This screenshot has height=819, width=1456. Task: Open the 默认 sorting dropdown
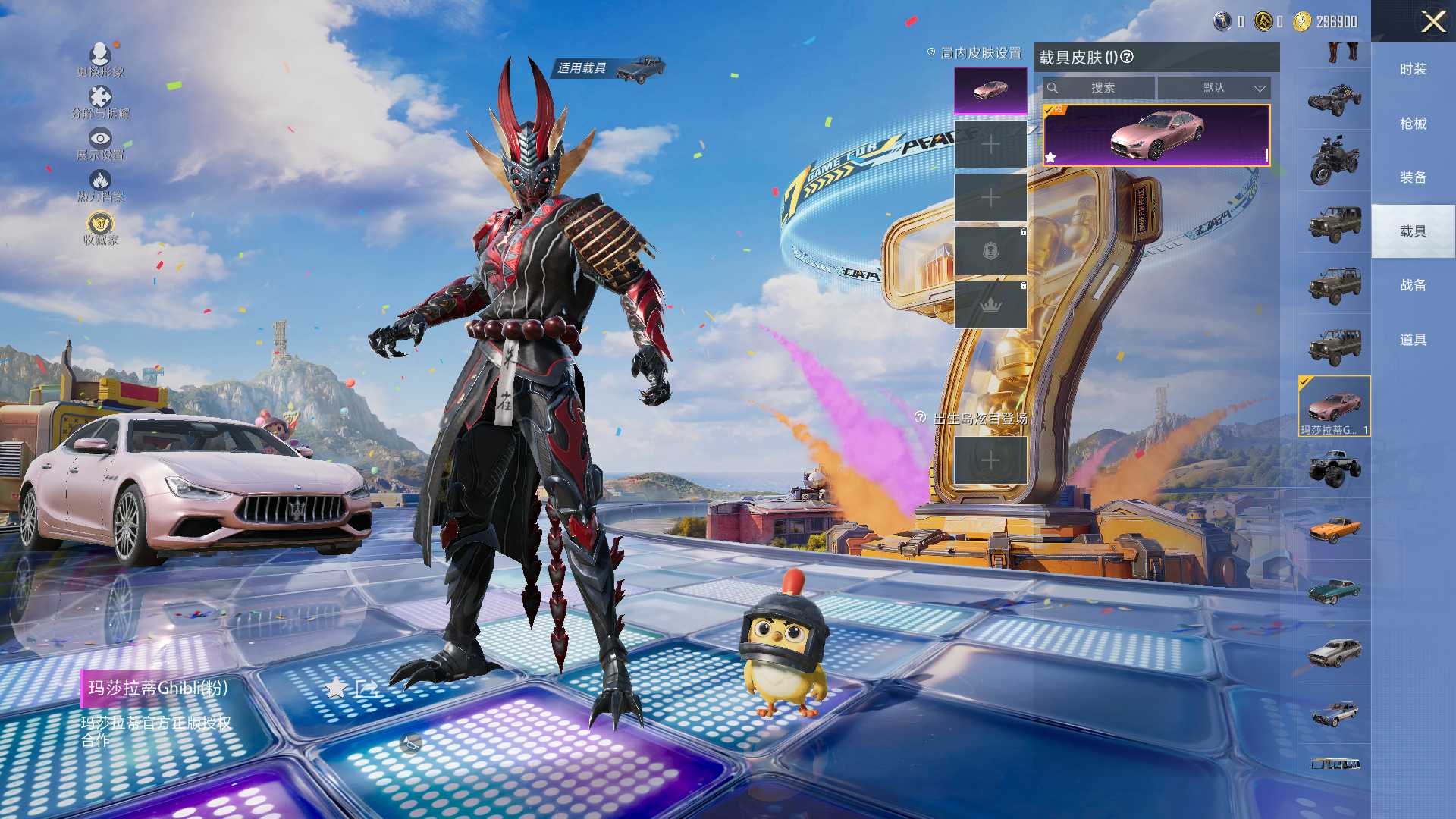pos(1214,88)
